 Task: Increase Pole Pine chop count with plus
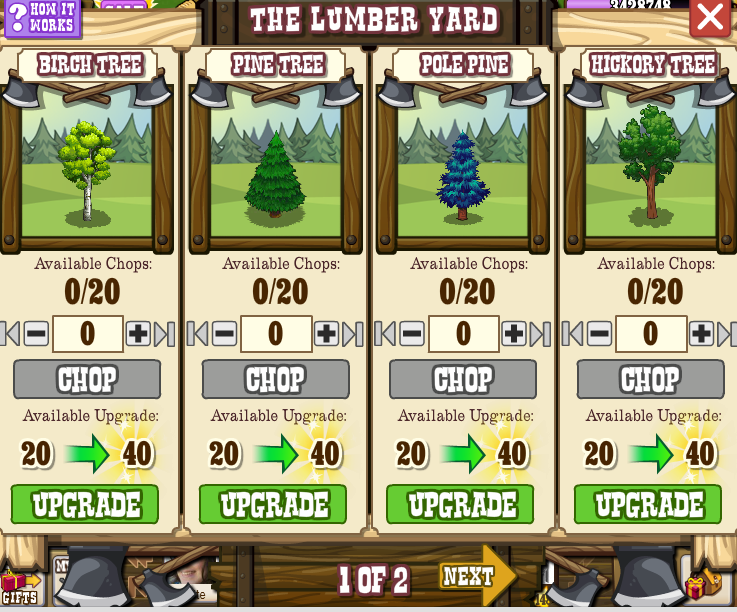coord(513,334)
